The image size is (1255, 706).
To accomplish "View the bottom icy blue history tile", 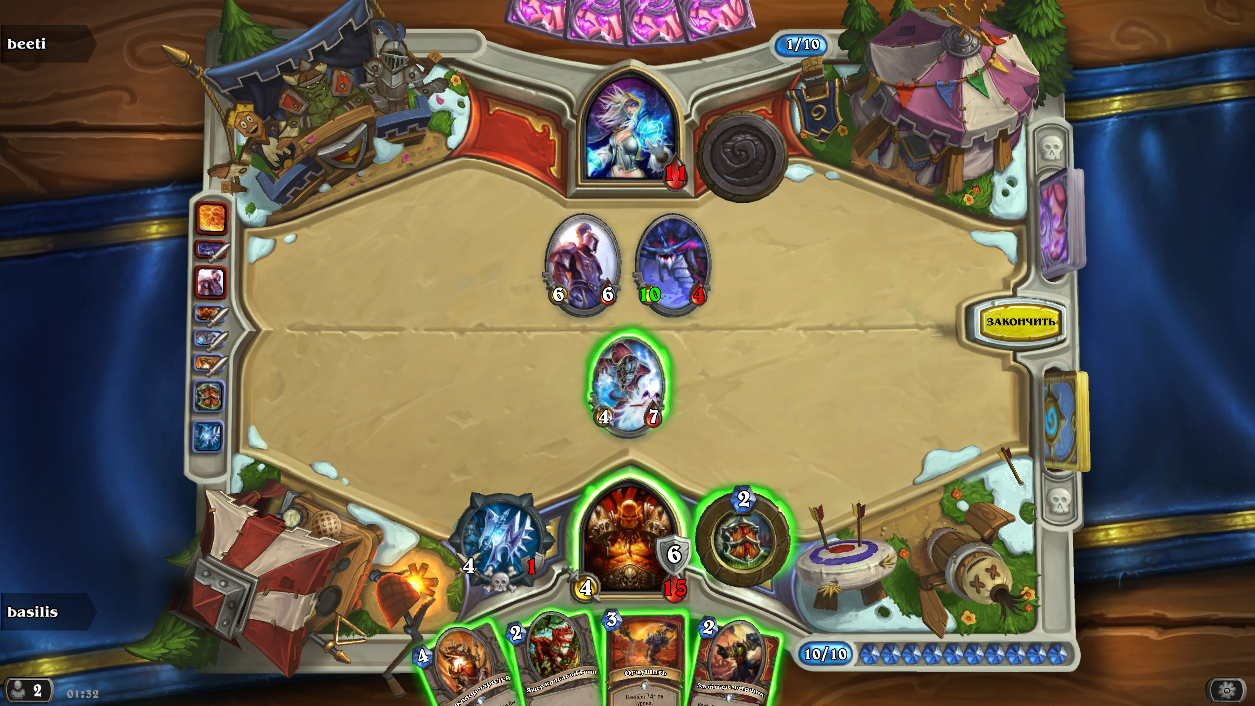I will (208, 437).
